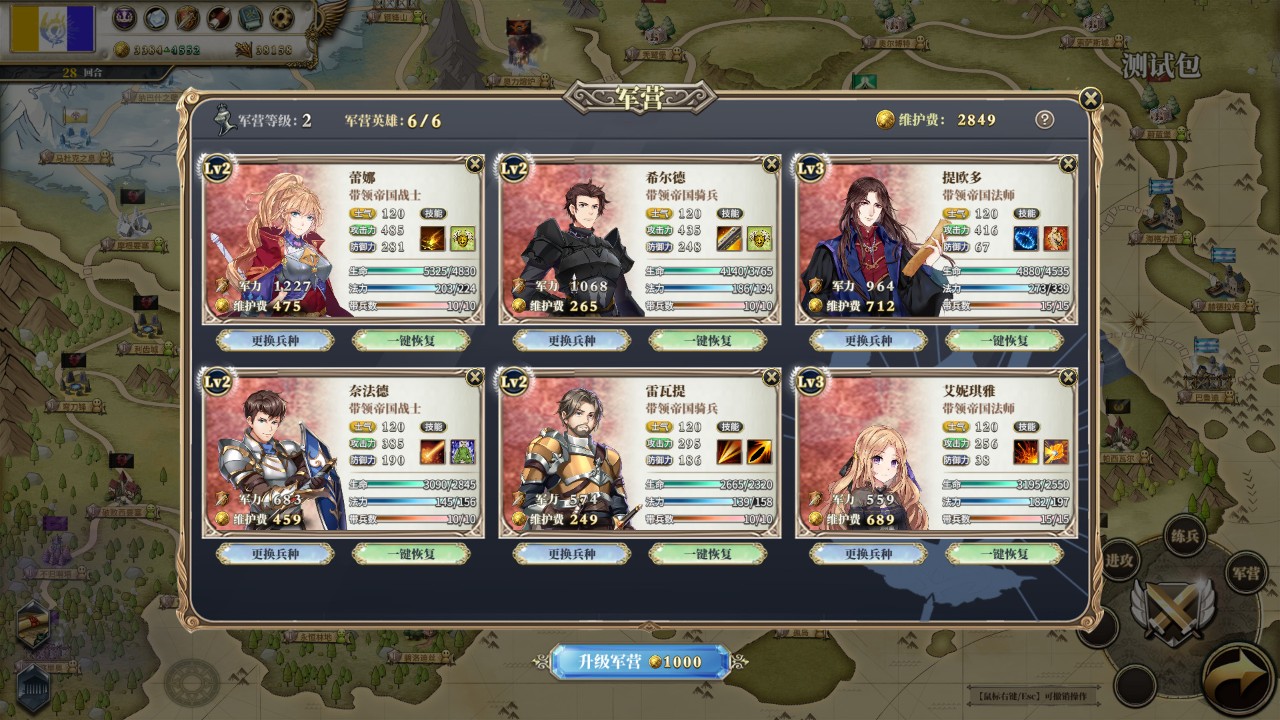Image resolution: width=1280 pixels, height=720 pixels.
Task: One-click restore hero 艾妮琪雅
Action: [1003, 553]
